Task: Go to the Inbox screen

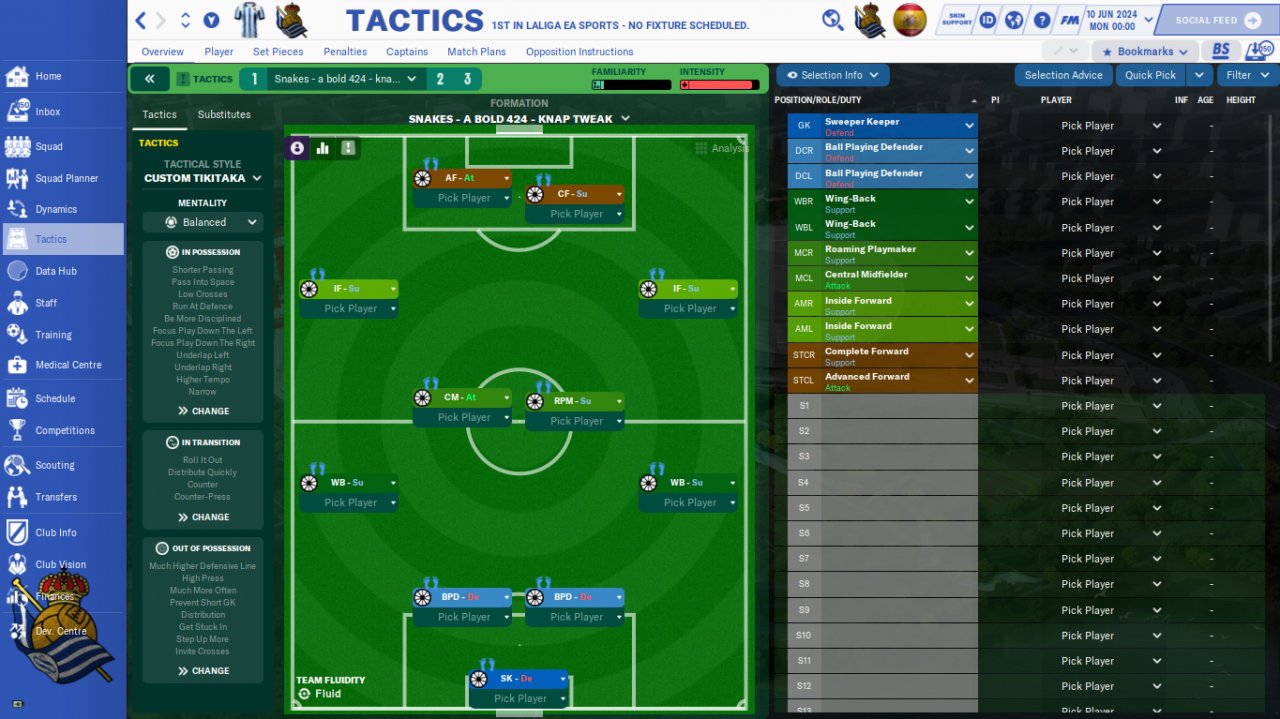Action: click(47, 112)
